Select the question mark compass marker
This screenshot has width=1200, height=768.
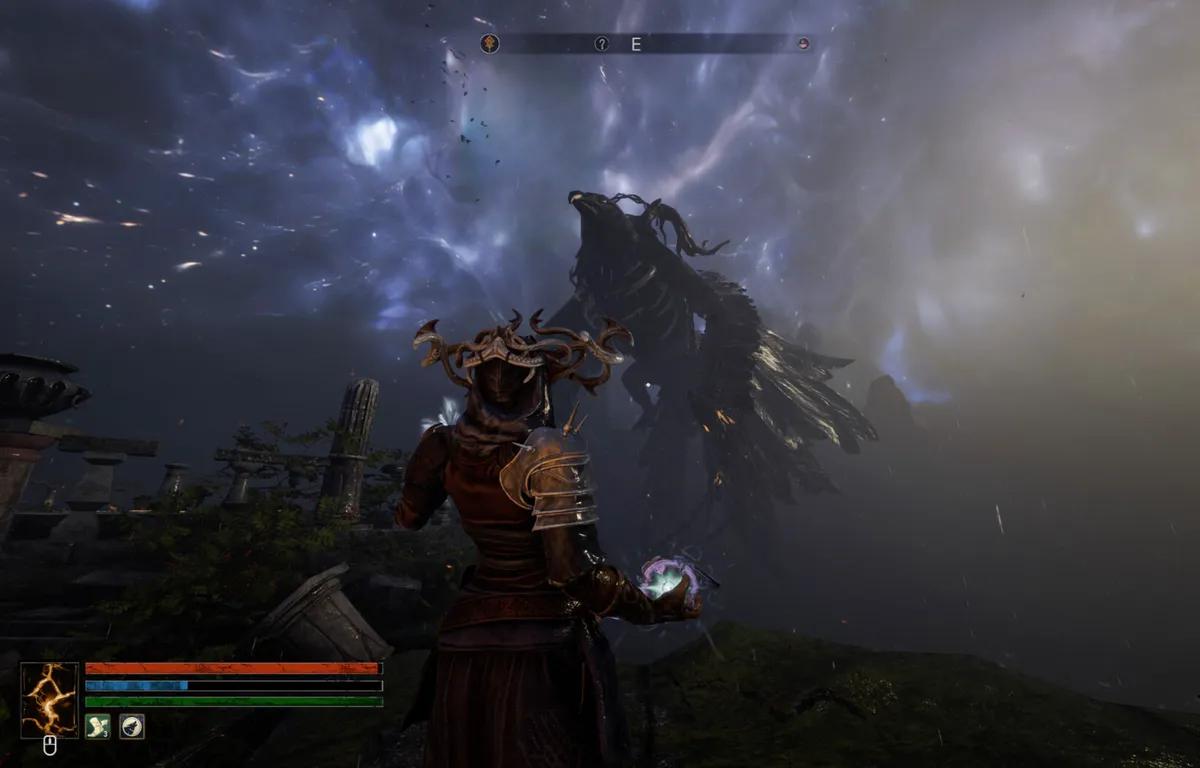point(601,43)
